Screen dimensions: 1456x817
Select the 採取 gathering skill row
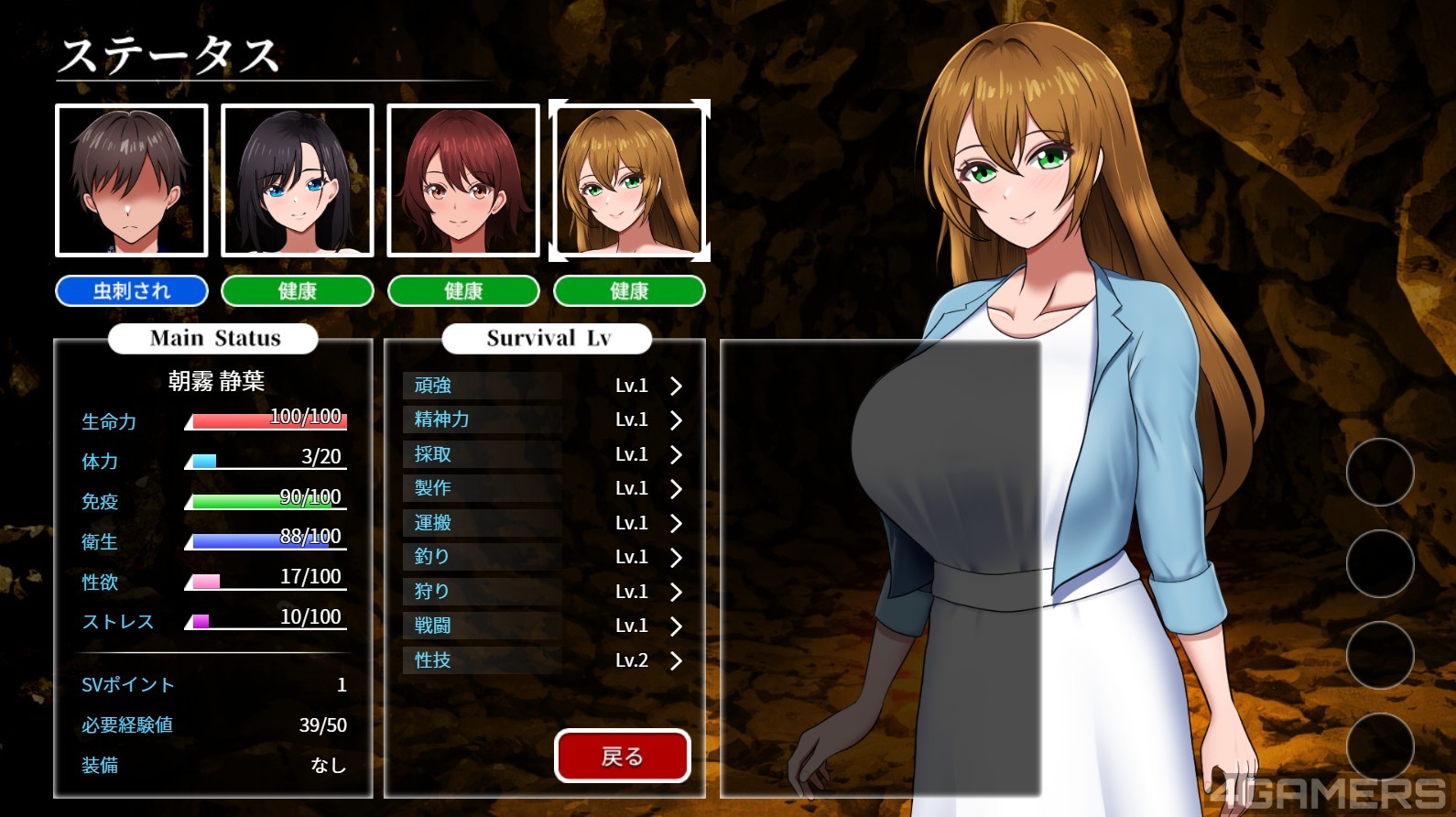[x=545, y=454]
